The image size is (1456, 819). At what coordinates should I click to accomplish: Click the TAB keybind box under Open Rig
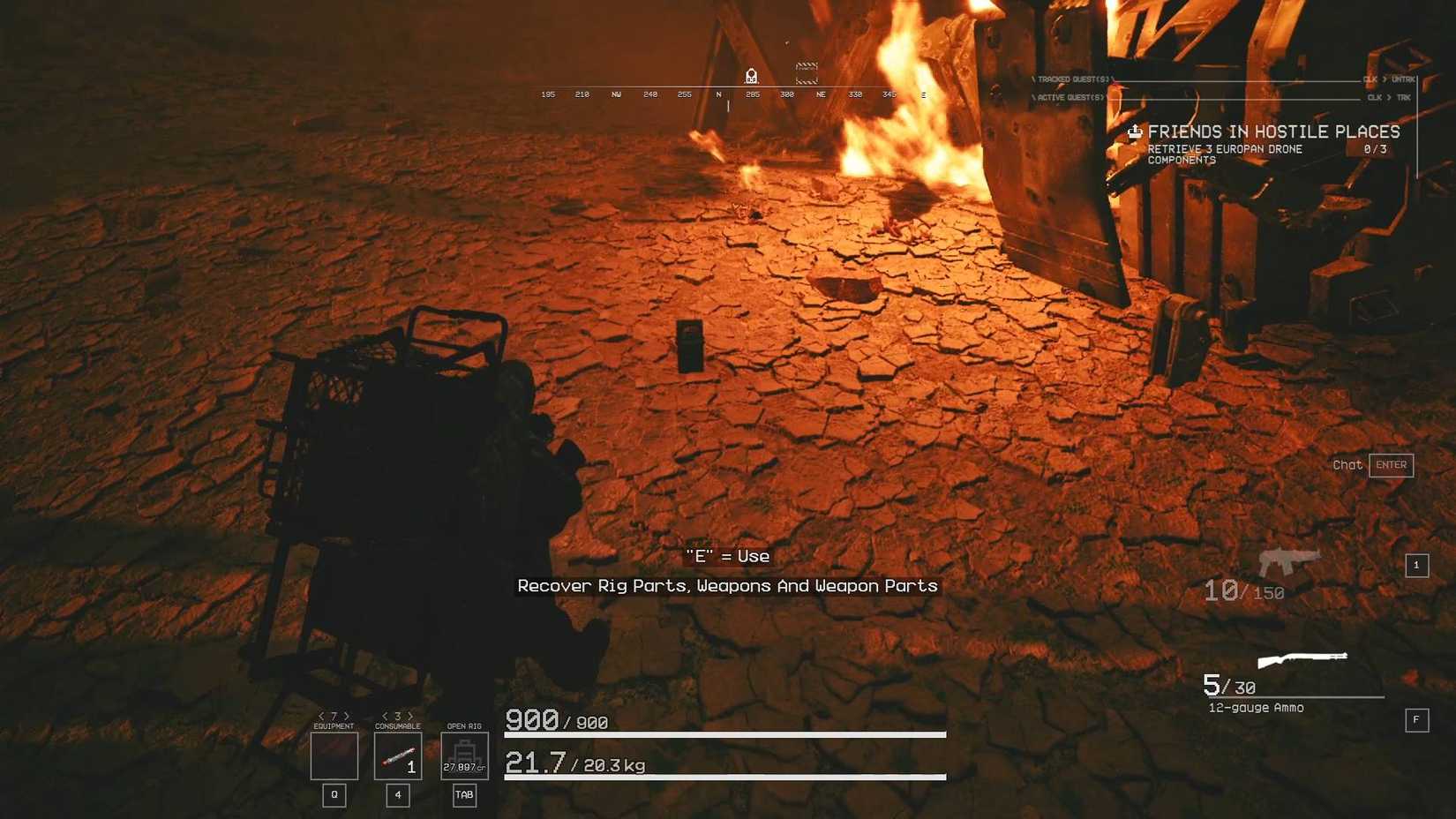point(464,795)
